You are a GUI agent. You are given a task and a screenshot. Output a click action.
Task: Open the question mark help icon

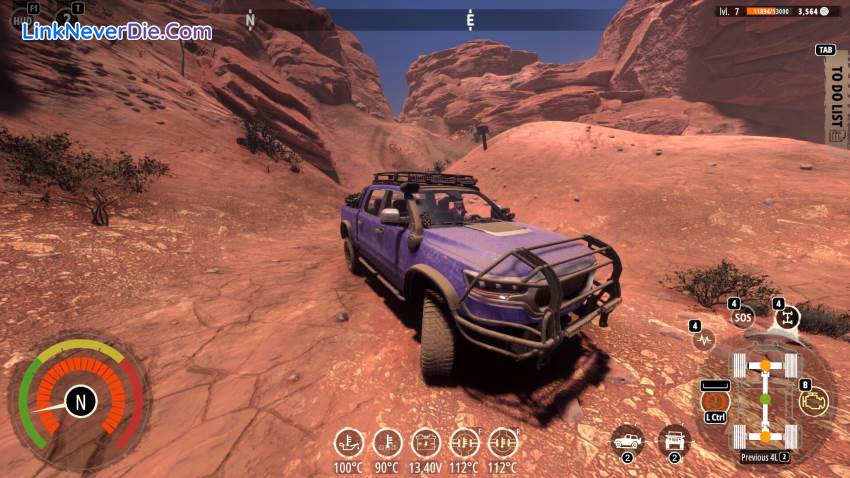pyautogui.click(x=67, y=20)
